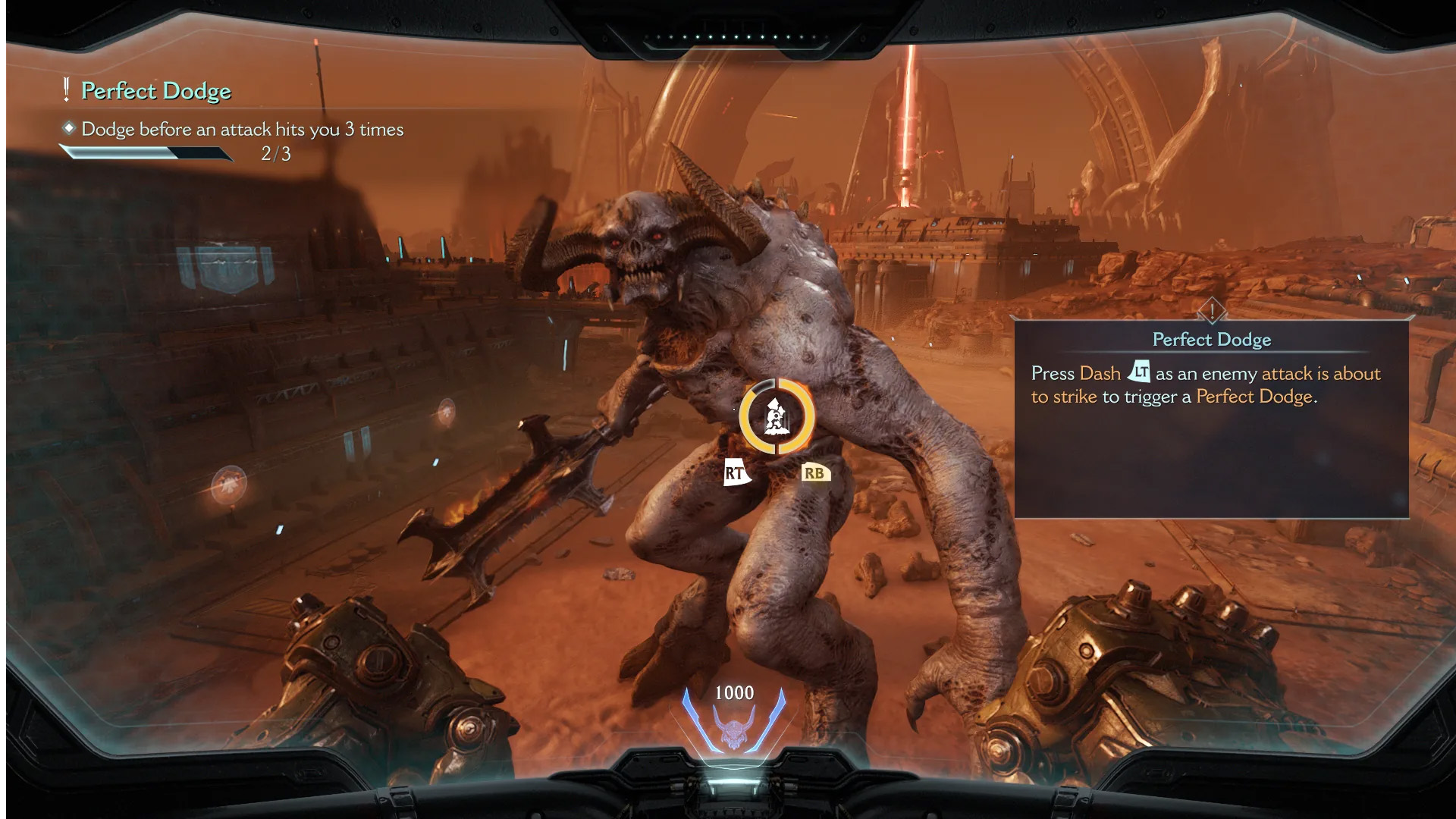This screenshot has width=1456, height=819.
Task: Activate the circular melee attack icon
Action: pos(777,417)
